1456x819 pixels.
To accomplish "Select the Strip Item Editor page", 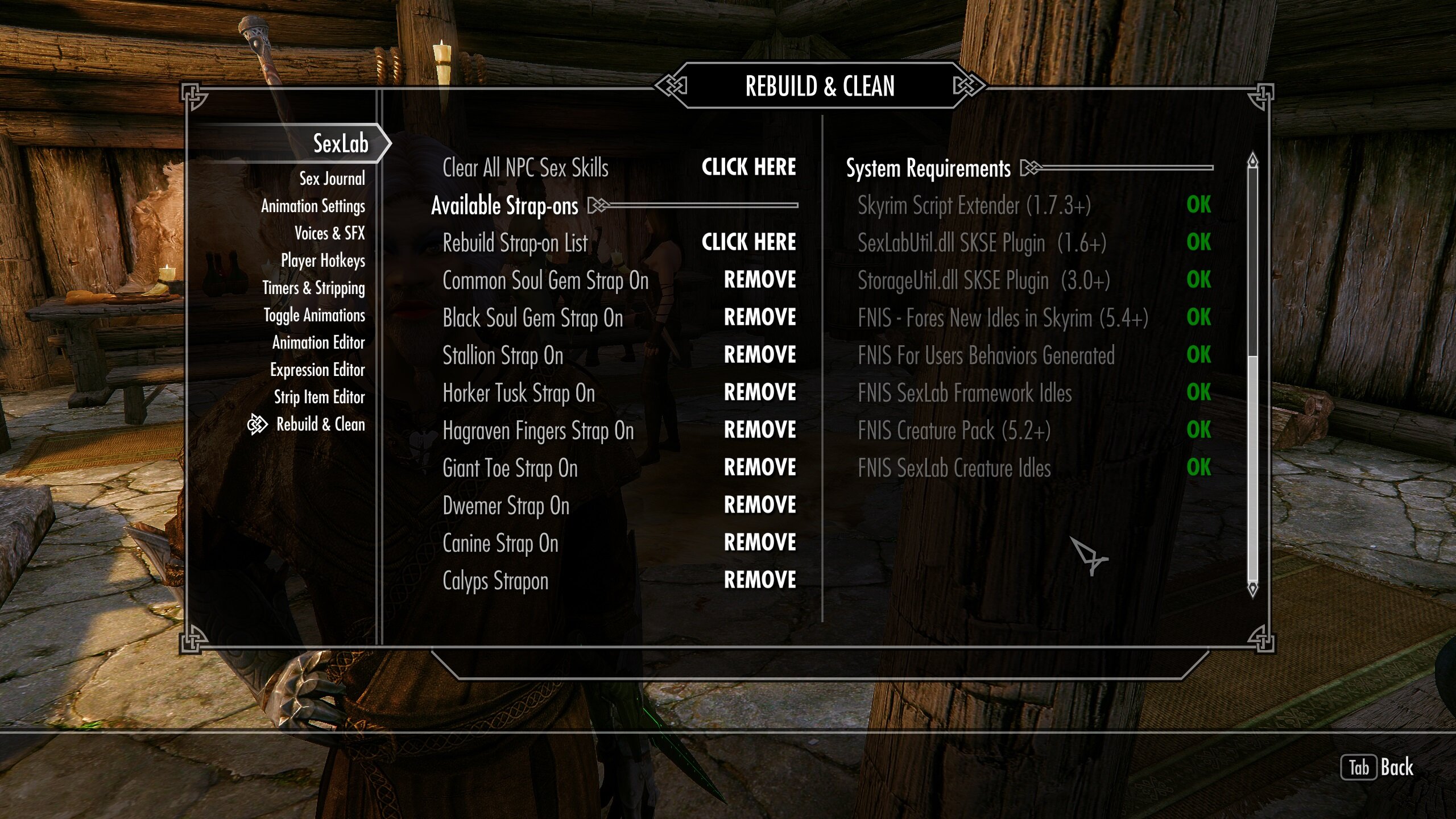I will click(319, 397).
